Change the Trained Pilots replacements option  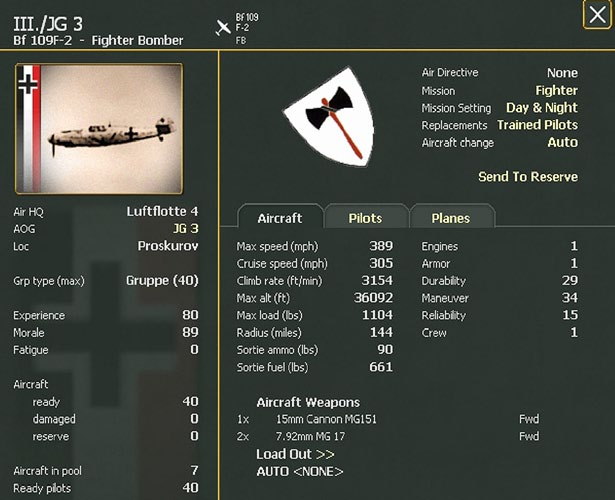coord(537,125)
